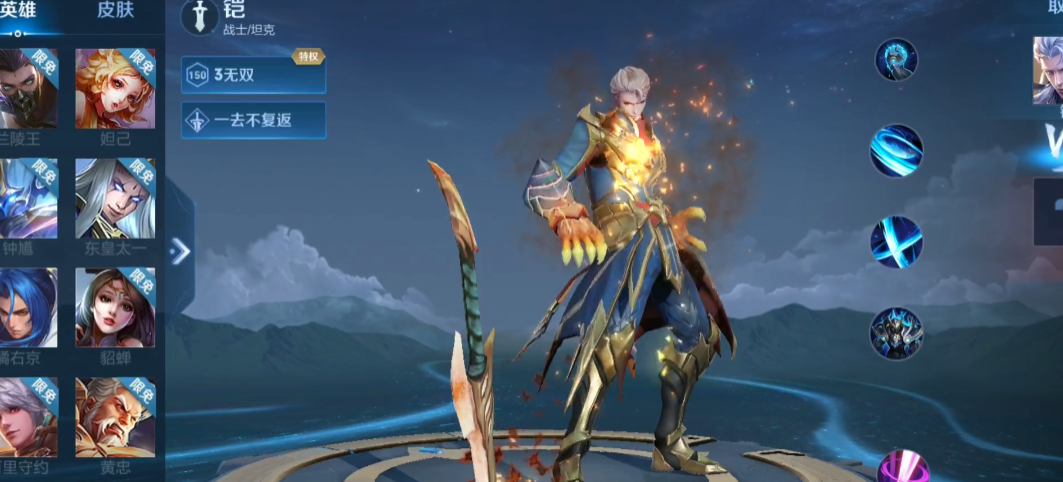The width and height of the screenshot is (1063, 482).
Task: Select hero 兰陵王 portrait
Action: coord(28,88)
